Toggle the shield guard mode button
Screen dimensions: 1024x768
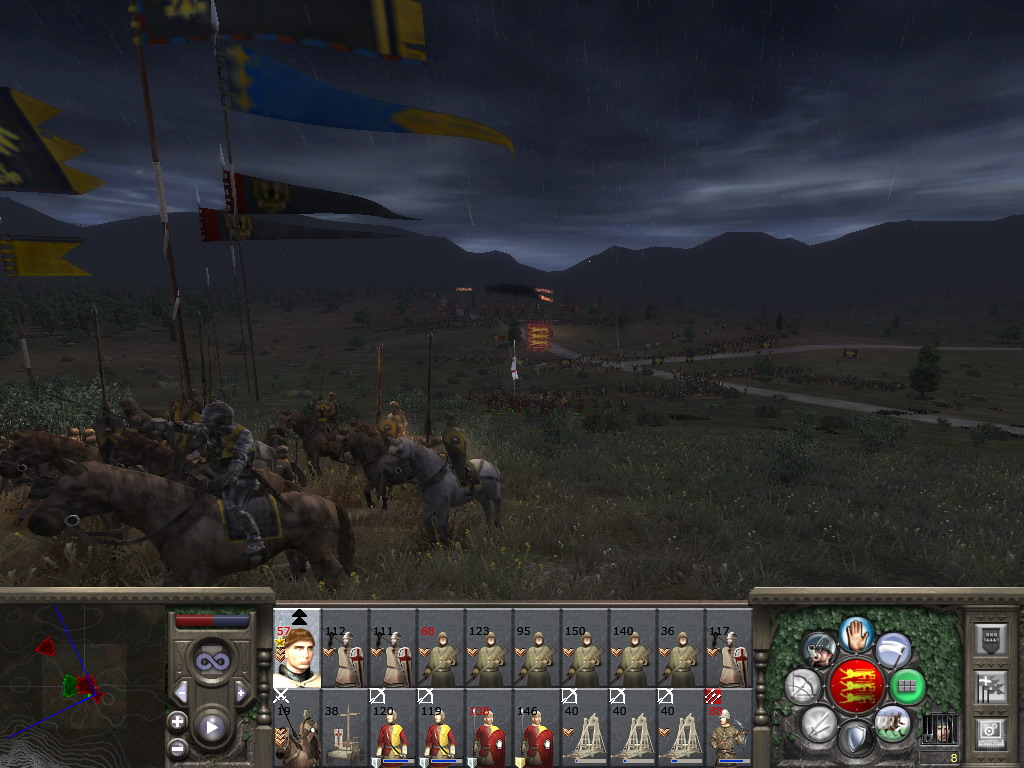point(855,739)
